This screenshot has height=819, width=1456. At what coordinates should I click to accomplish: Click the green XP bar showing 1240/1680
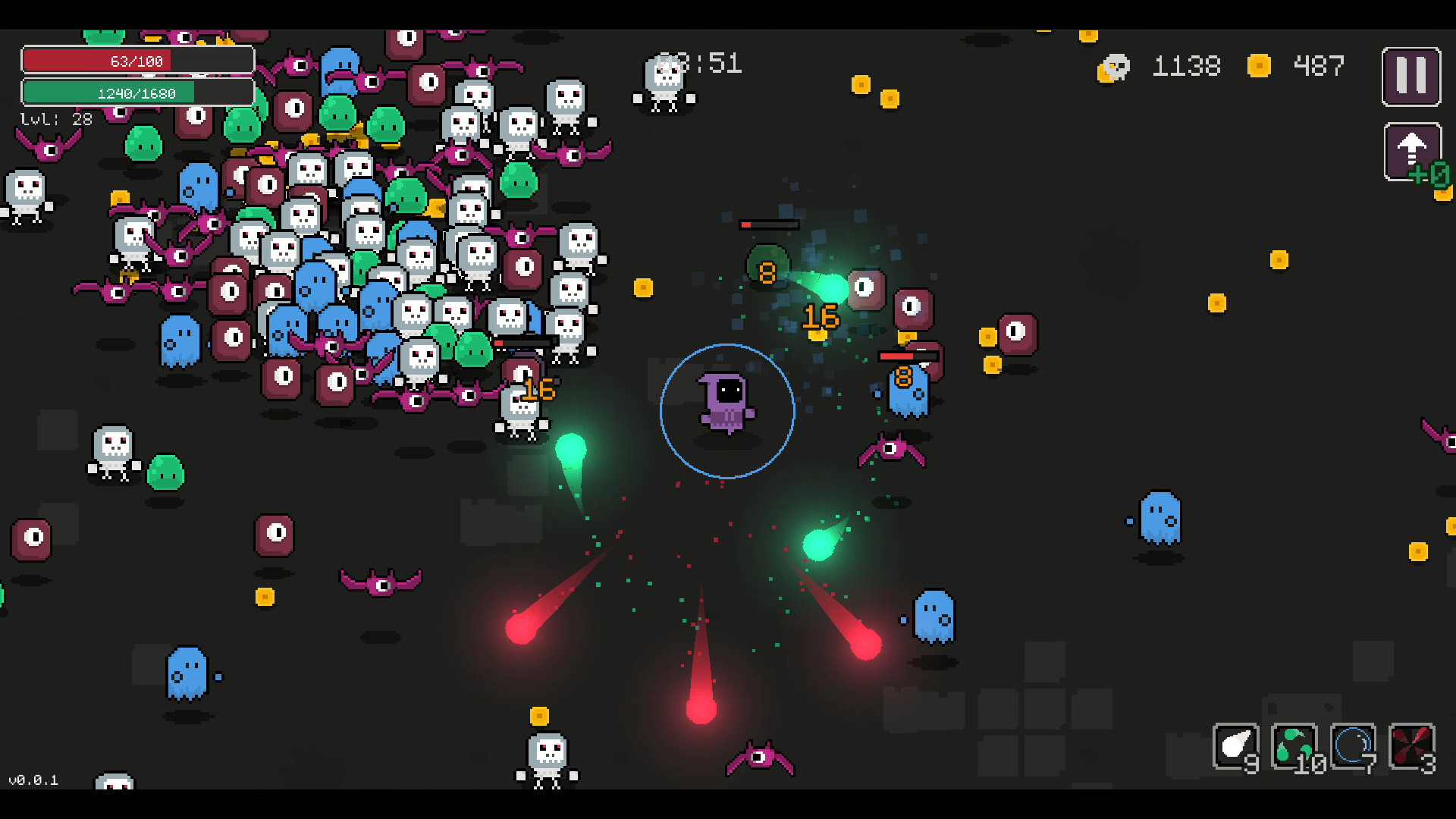[137, 92]
